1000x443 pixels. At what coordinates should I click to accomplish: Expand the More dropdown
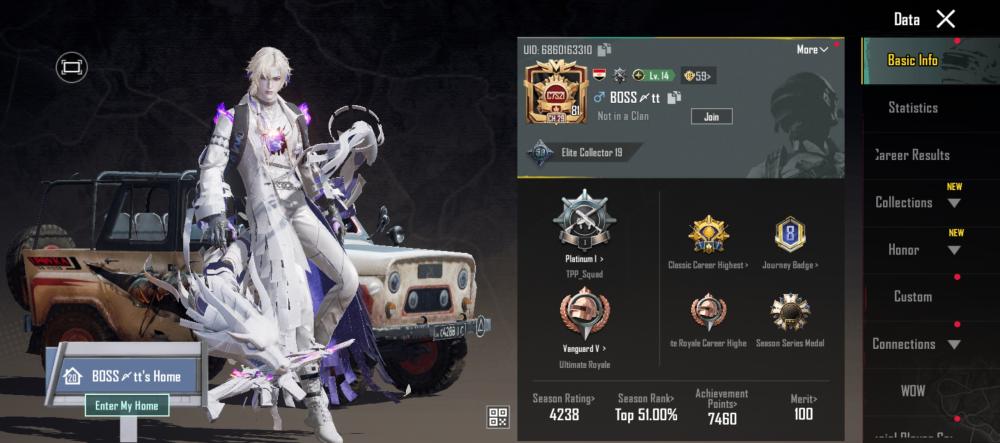tap(812, 50)
